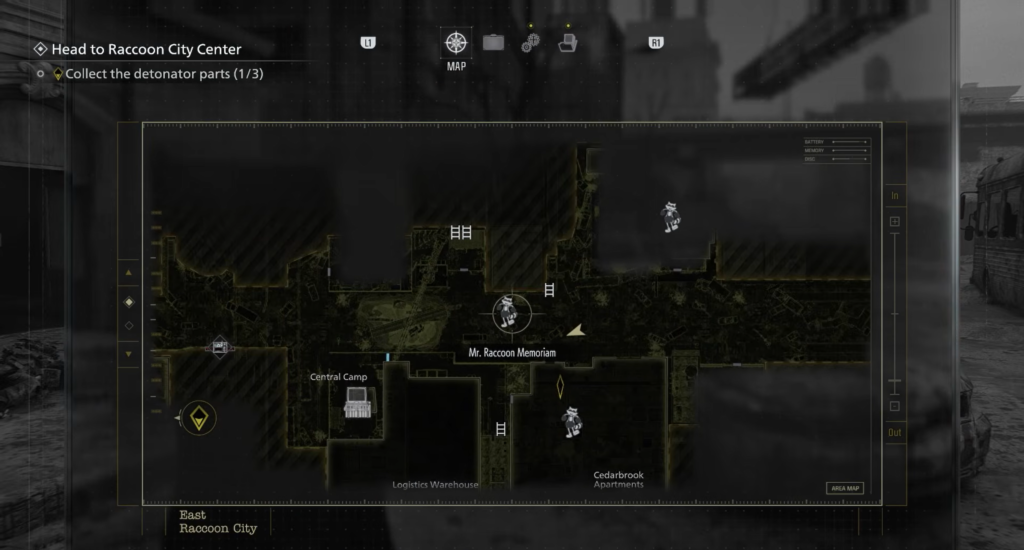Select the Mr. Raccoon icon in the north area
The width and height of the screenshot is (1024, 550).
(671, 216)
